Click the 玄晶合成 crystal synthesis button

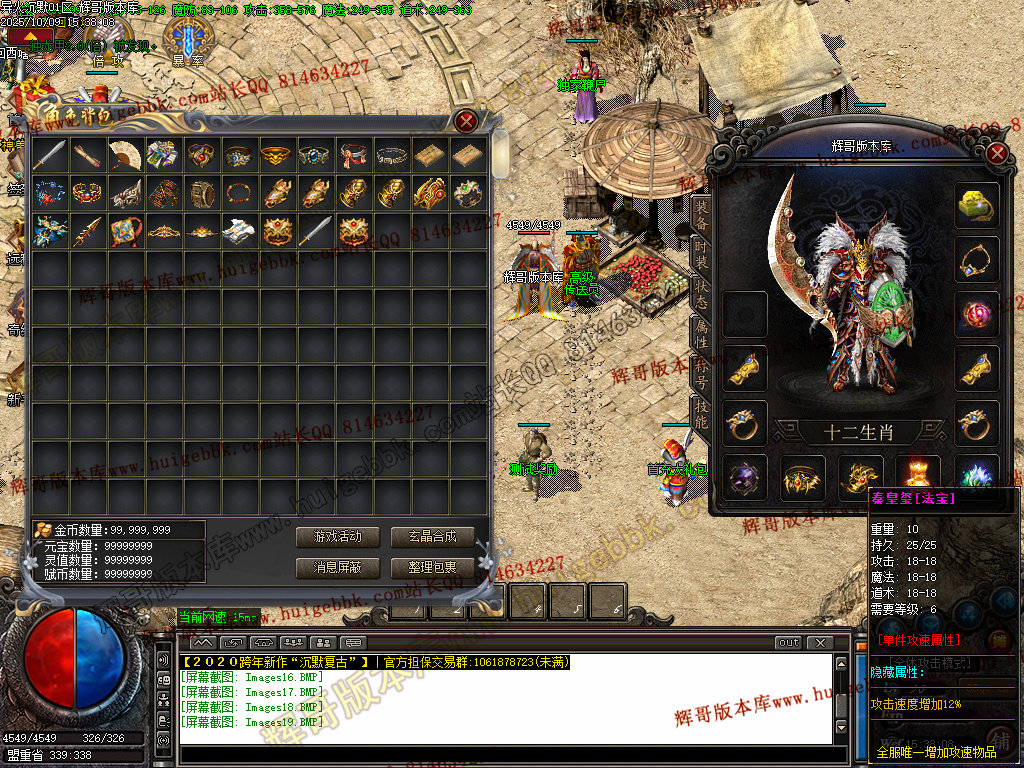[x=431, y=537]
